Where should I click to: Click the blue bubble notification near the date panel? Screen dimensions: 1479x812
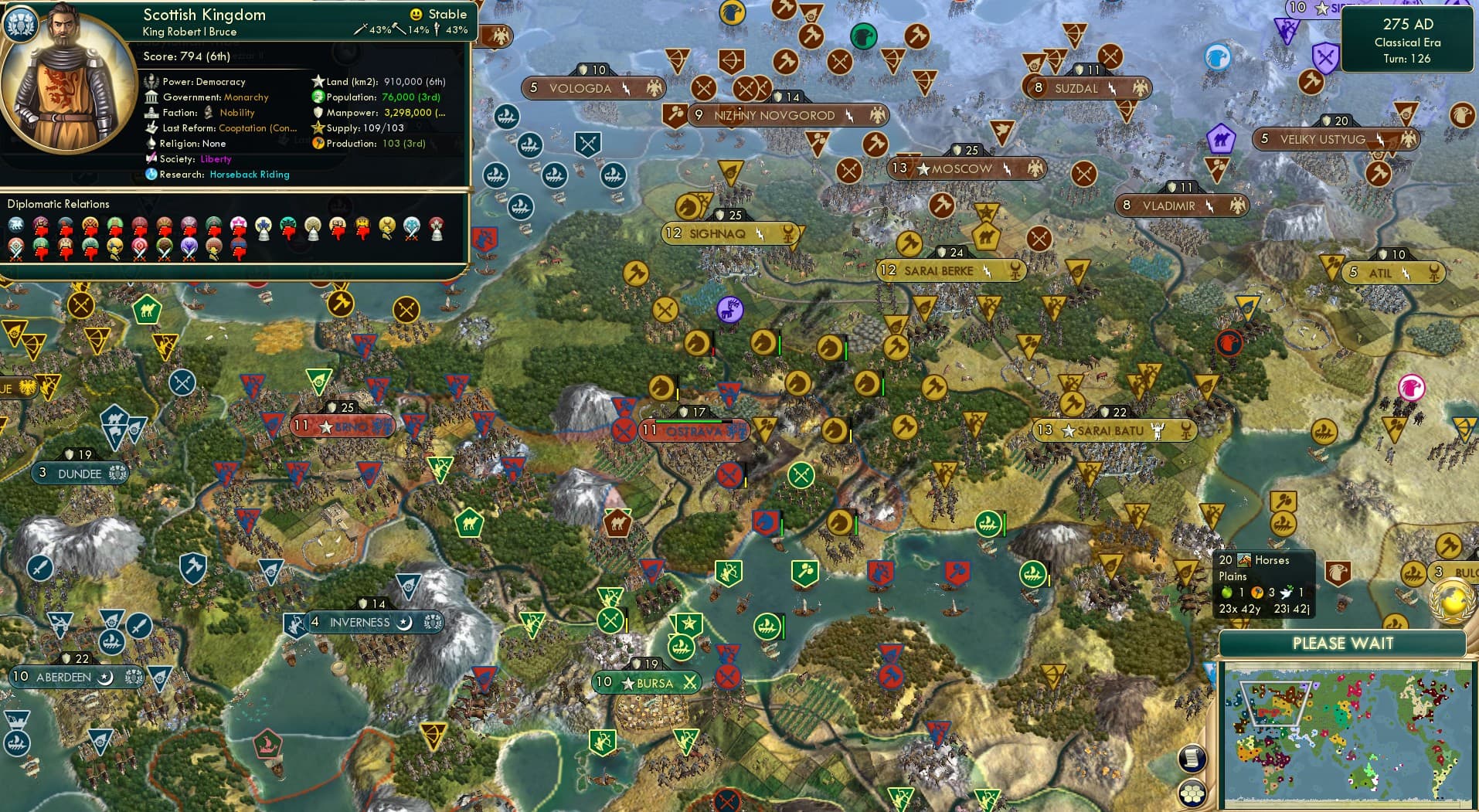tap(1217, 56)
